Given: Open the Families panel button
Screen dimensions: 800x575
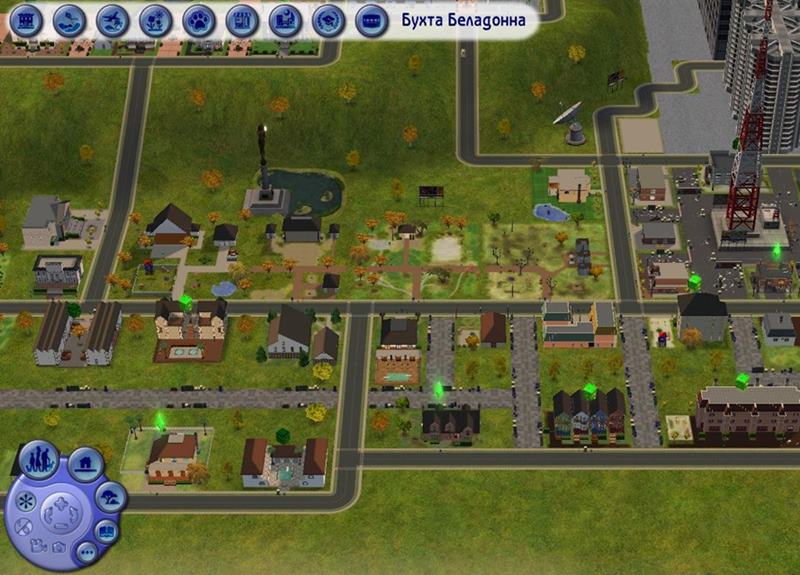Looking at the screenshot, I should pos(38,461).
